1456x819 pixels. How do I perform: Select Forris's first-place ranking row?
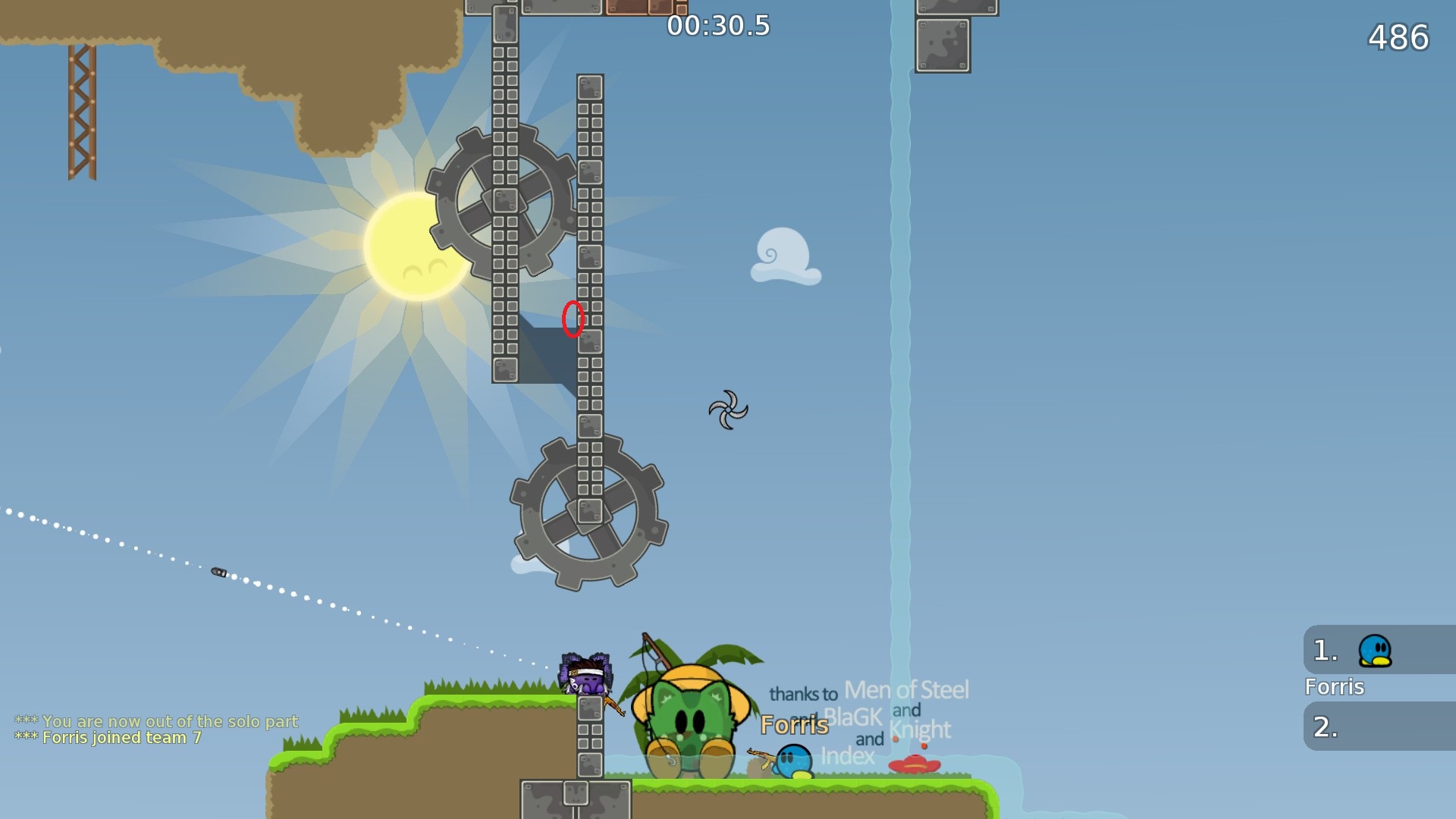[1377, 651]
